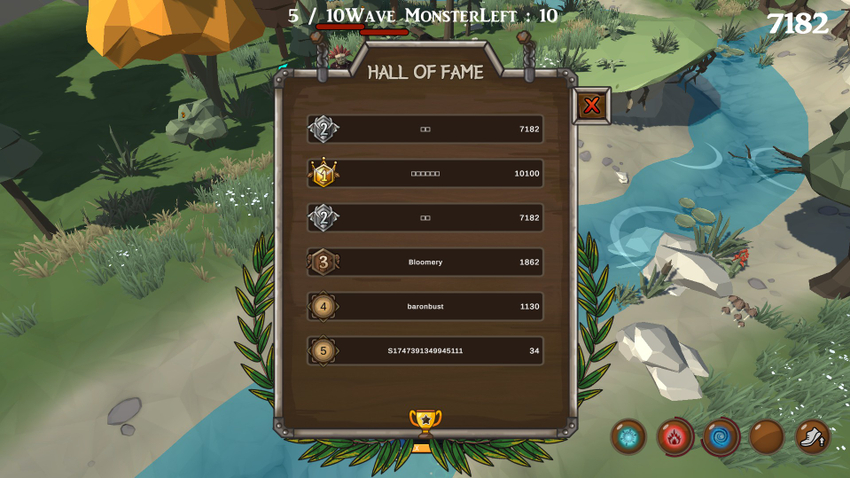This screenshot has height=478, width=850.
Task: Cast the red fire ability
Action: click(x=674, y=437)
